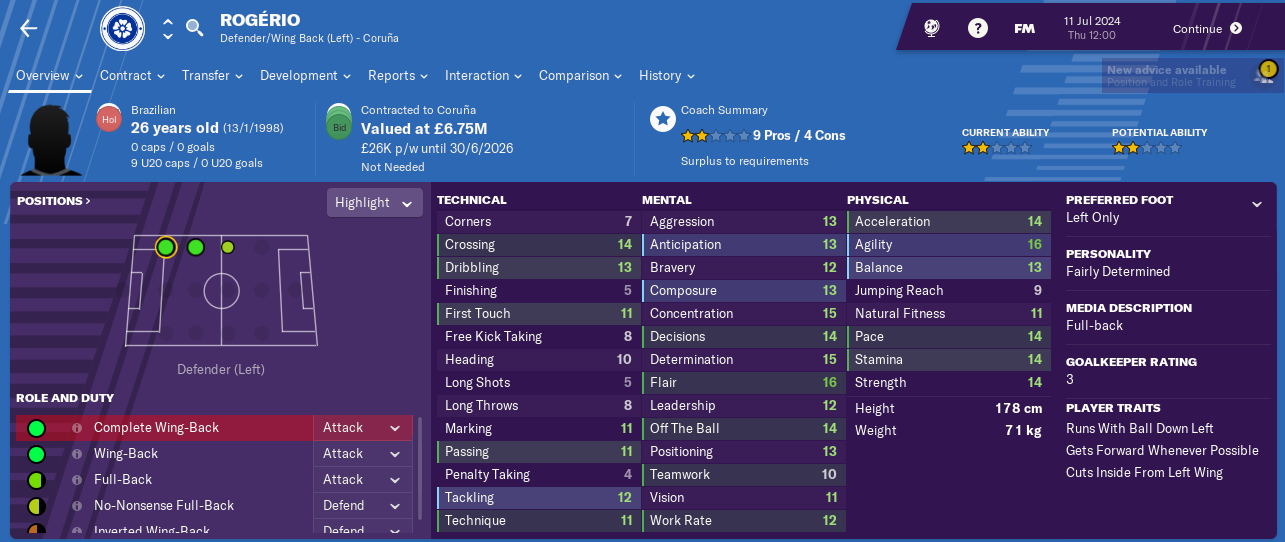The height and width of the screenshot is (542, 1285).
Task: Change the Wing-Back duty dropdown
Action: point(362,454)
